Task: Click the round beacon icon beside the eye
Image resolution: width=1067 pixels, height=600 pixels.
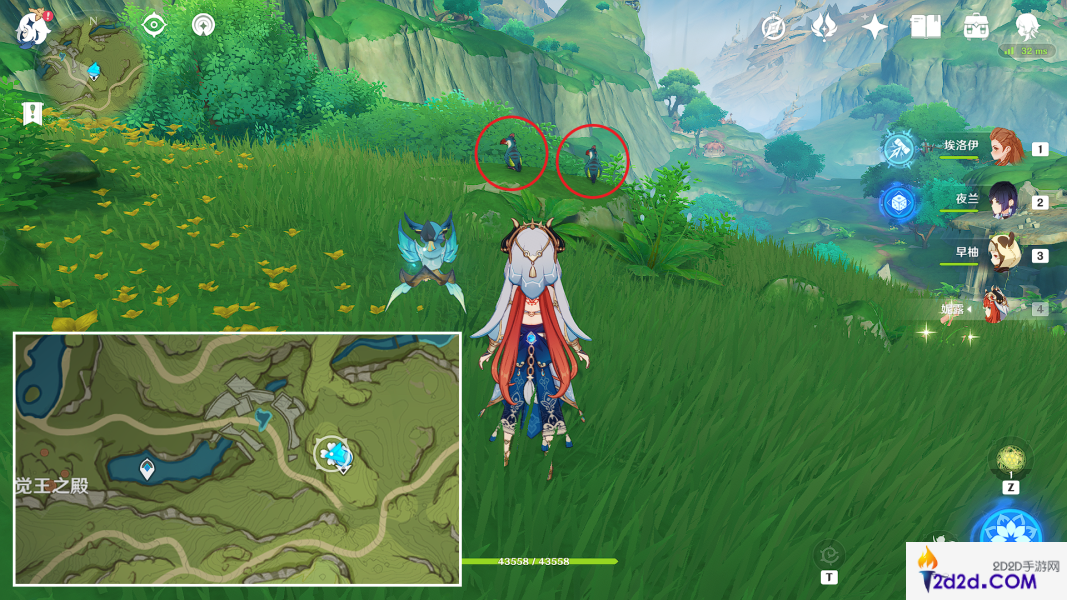Action: tap(204, 25)
